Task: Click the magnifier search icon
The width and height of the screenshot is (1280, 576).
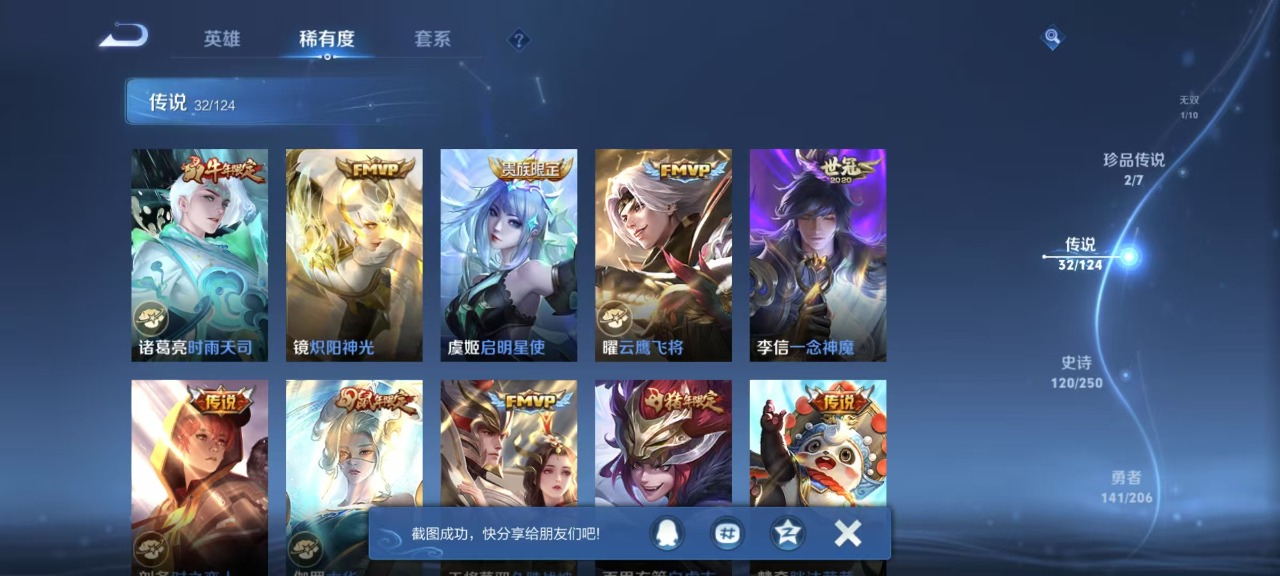Action: click(1052, 38)
